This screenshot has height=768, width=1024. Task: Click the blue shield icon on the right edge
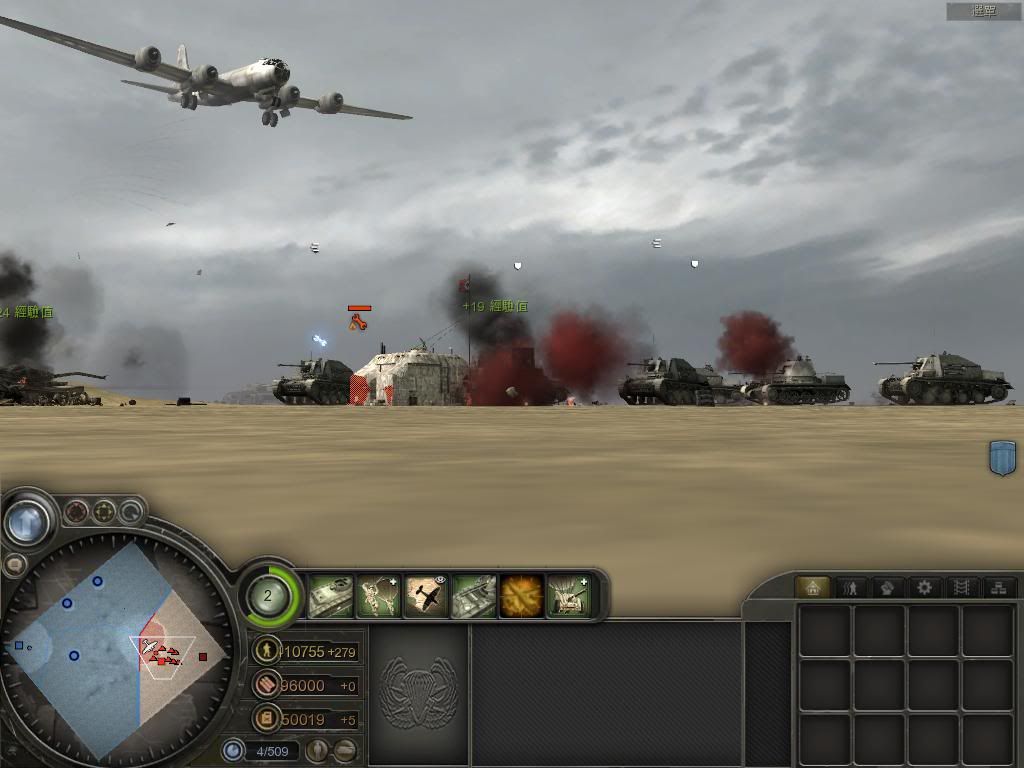tap(1002, 458)
